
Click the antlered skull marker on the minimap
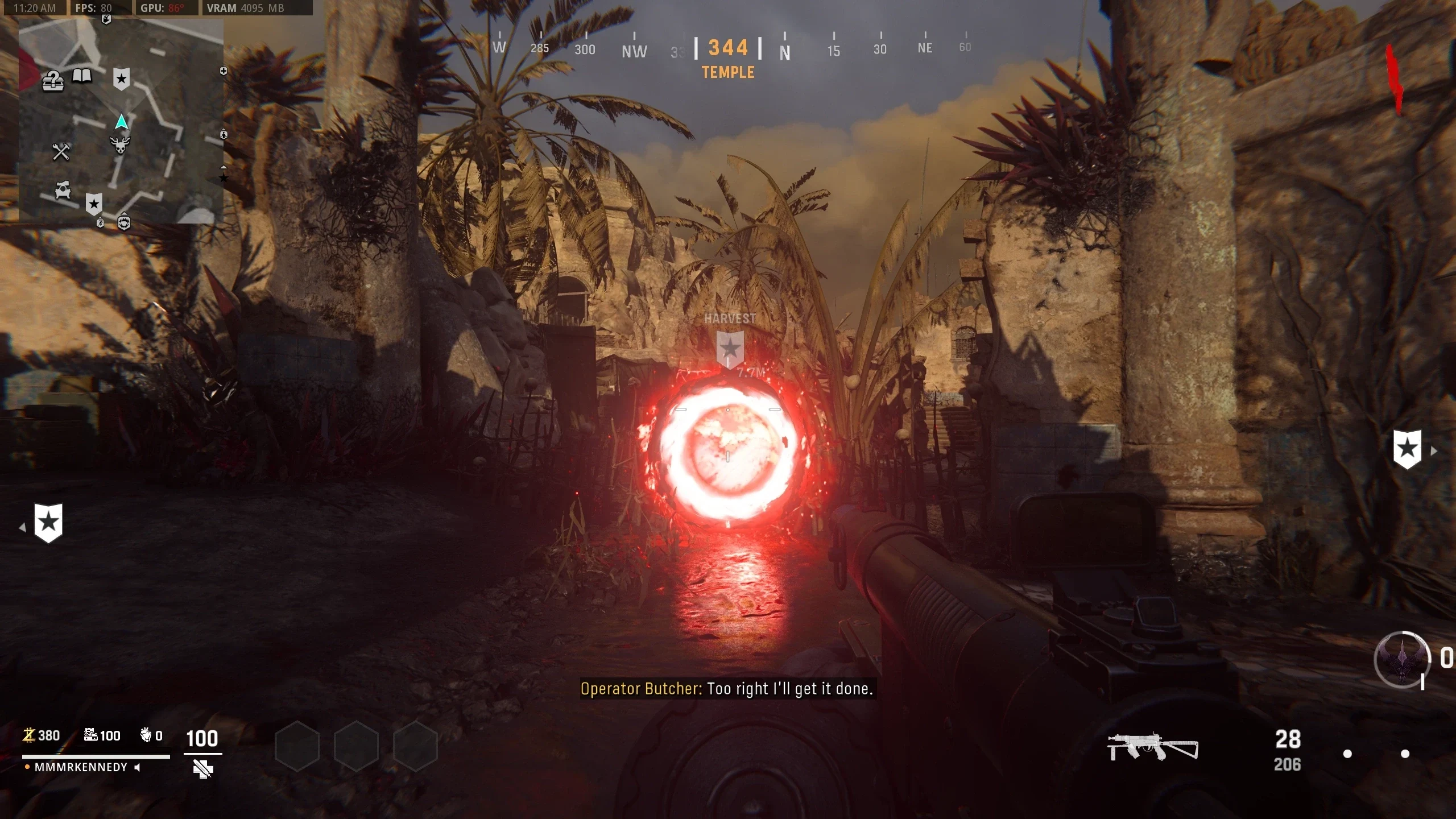pos(120,144)
